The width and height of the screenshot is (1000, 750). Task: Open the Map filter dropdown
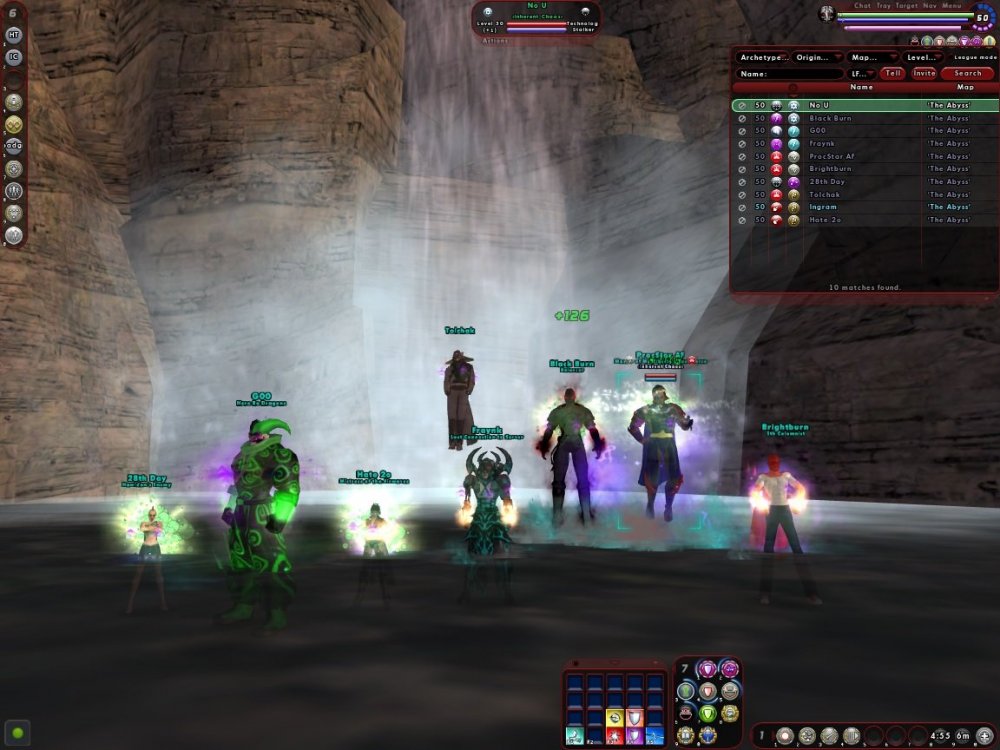click(x=871, y=57)
